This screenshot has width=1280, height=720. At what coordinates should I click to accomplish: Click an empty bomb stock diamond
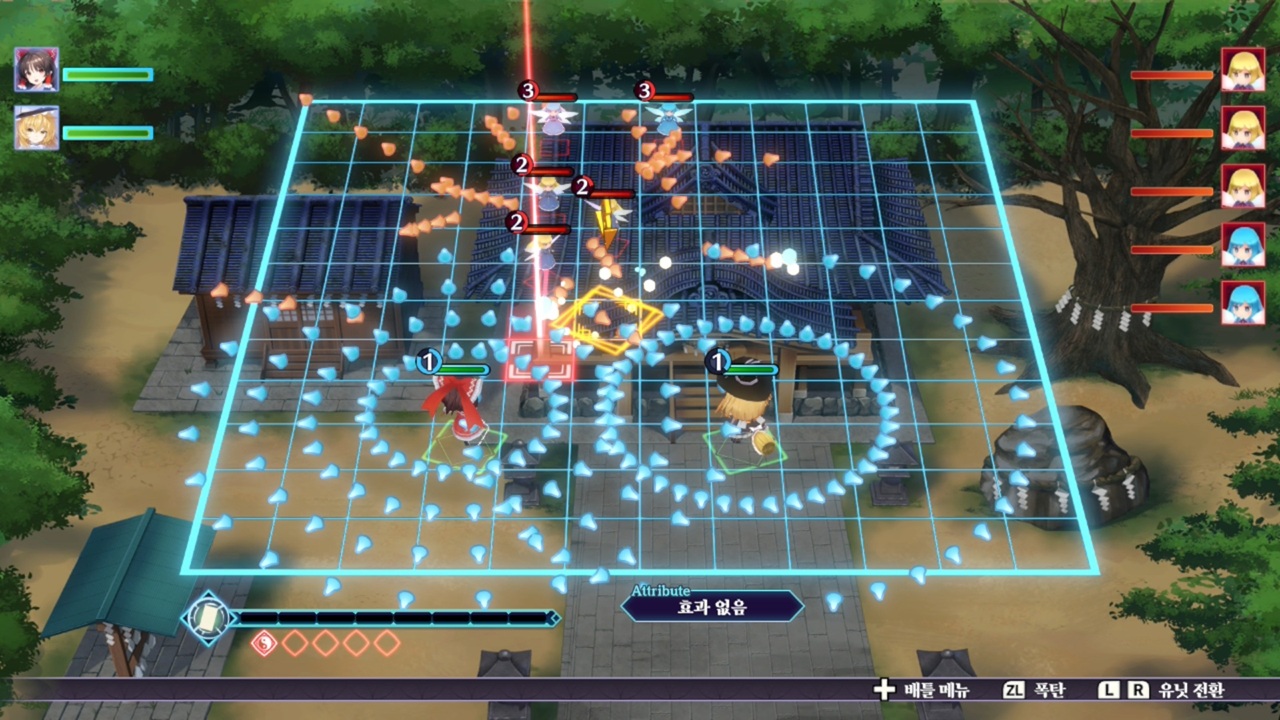point(294,644)
